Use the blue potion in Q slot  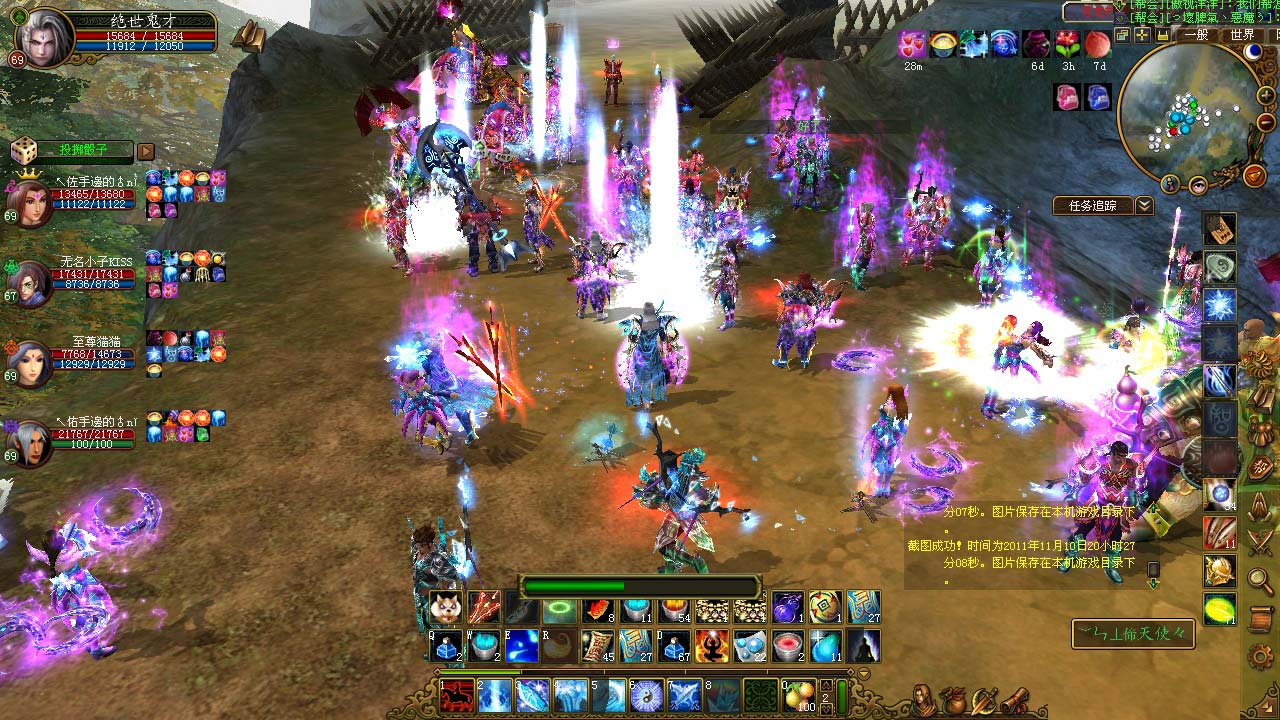(x=445, y=647)
